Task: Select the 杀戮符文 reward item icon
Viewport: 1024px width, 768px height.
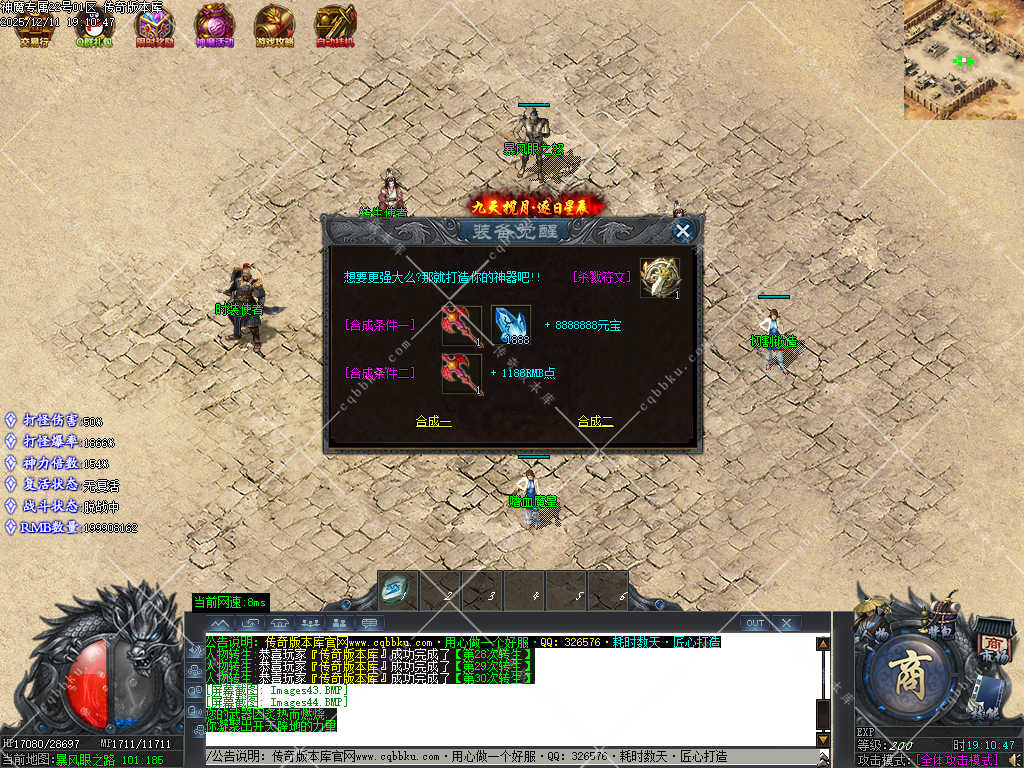Action: coord(660,277)
